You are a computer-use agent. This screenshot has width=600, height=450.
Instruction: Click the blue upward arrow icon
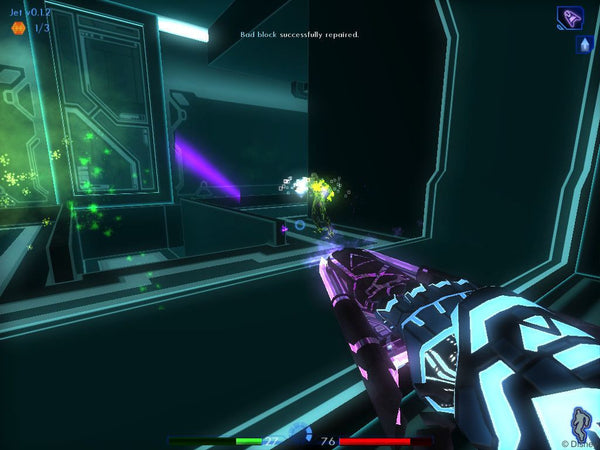(x=584, y=45)
